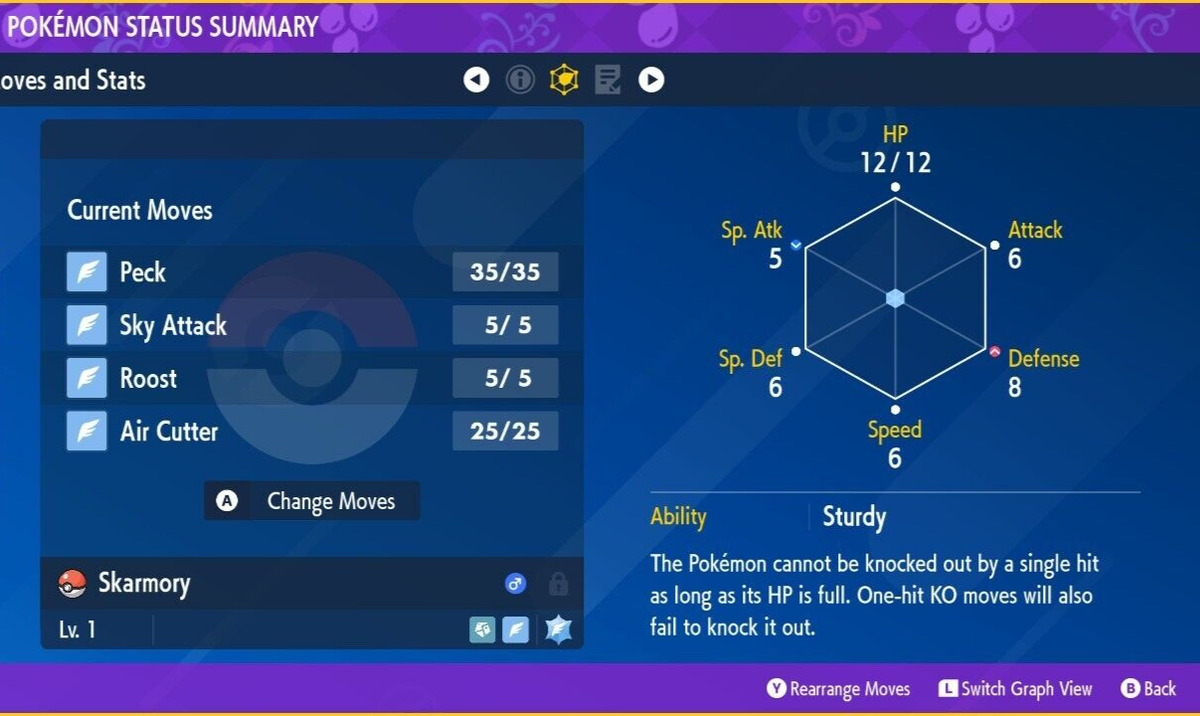Choose the Roost move entry
1200x716 pixels.
(311, 378)
